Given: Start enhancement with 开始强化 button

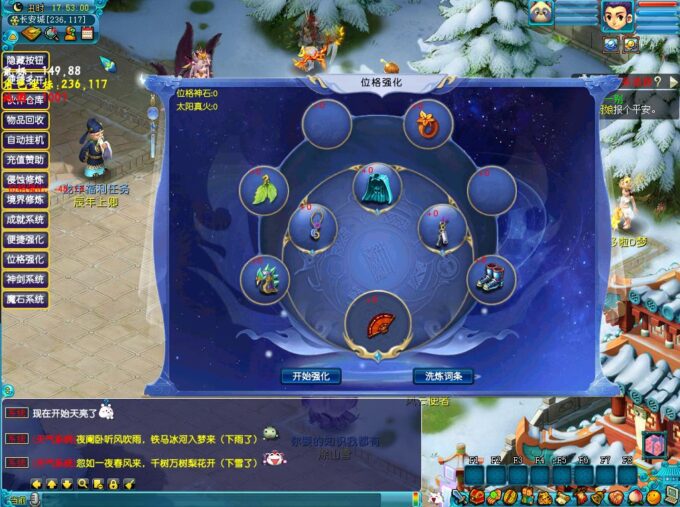Looking at the screenshot, I should pyautogui.click(x=311, y=377).
